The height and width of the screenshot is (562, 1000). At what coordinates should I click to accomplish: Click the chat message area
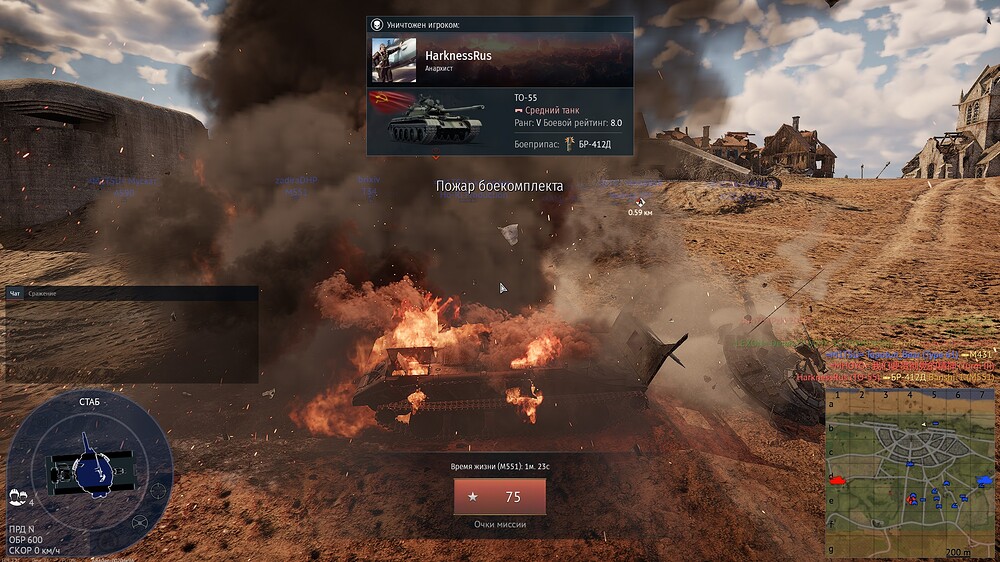[131, 341]
